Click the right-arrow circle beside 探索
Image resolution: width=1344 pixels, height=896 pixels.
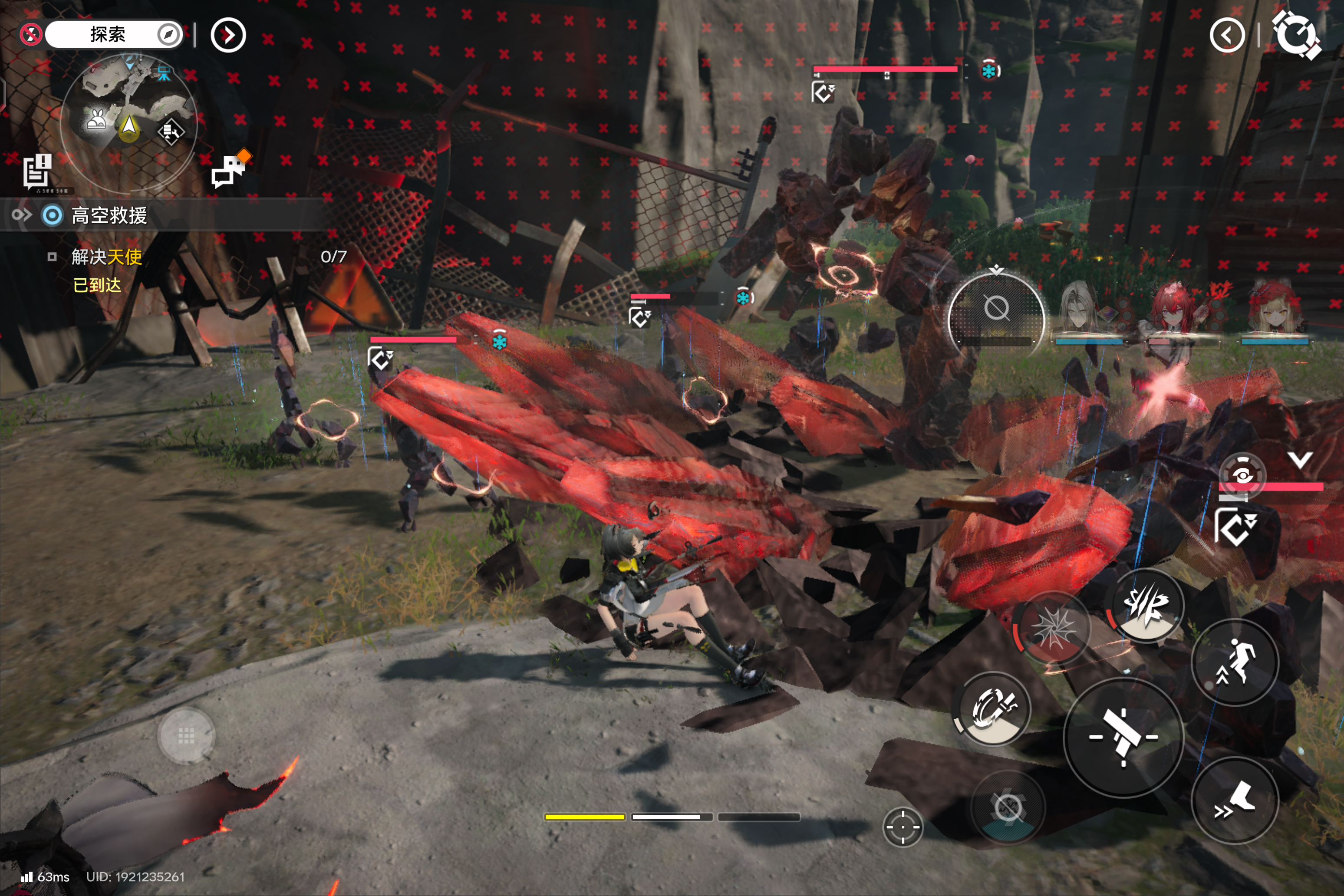point(228,36)
